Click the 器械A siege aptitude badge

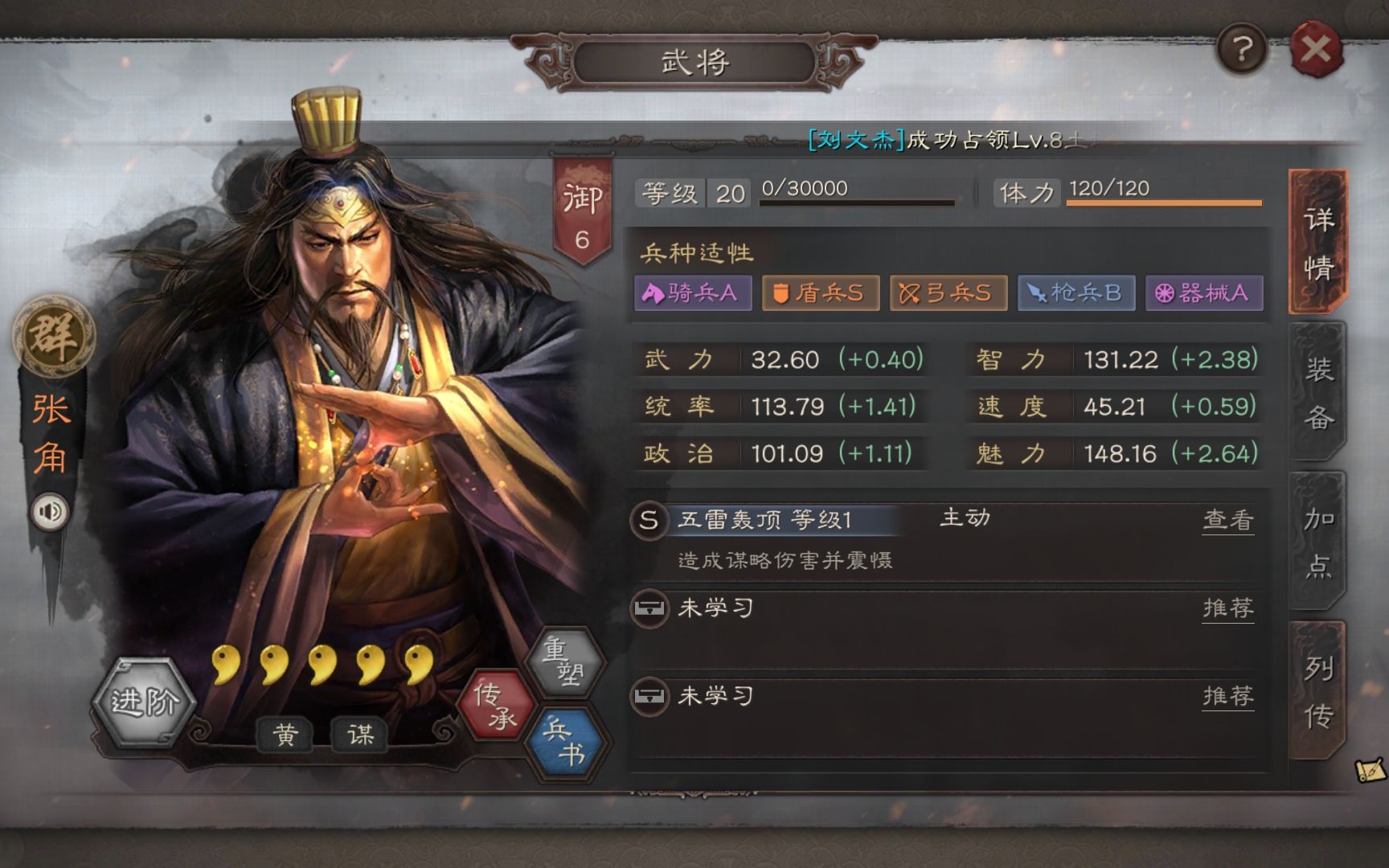(1203, 293)
